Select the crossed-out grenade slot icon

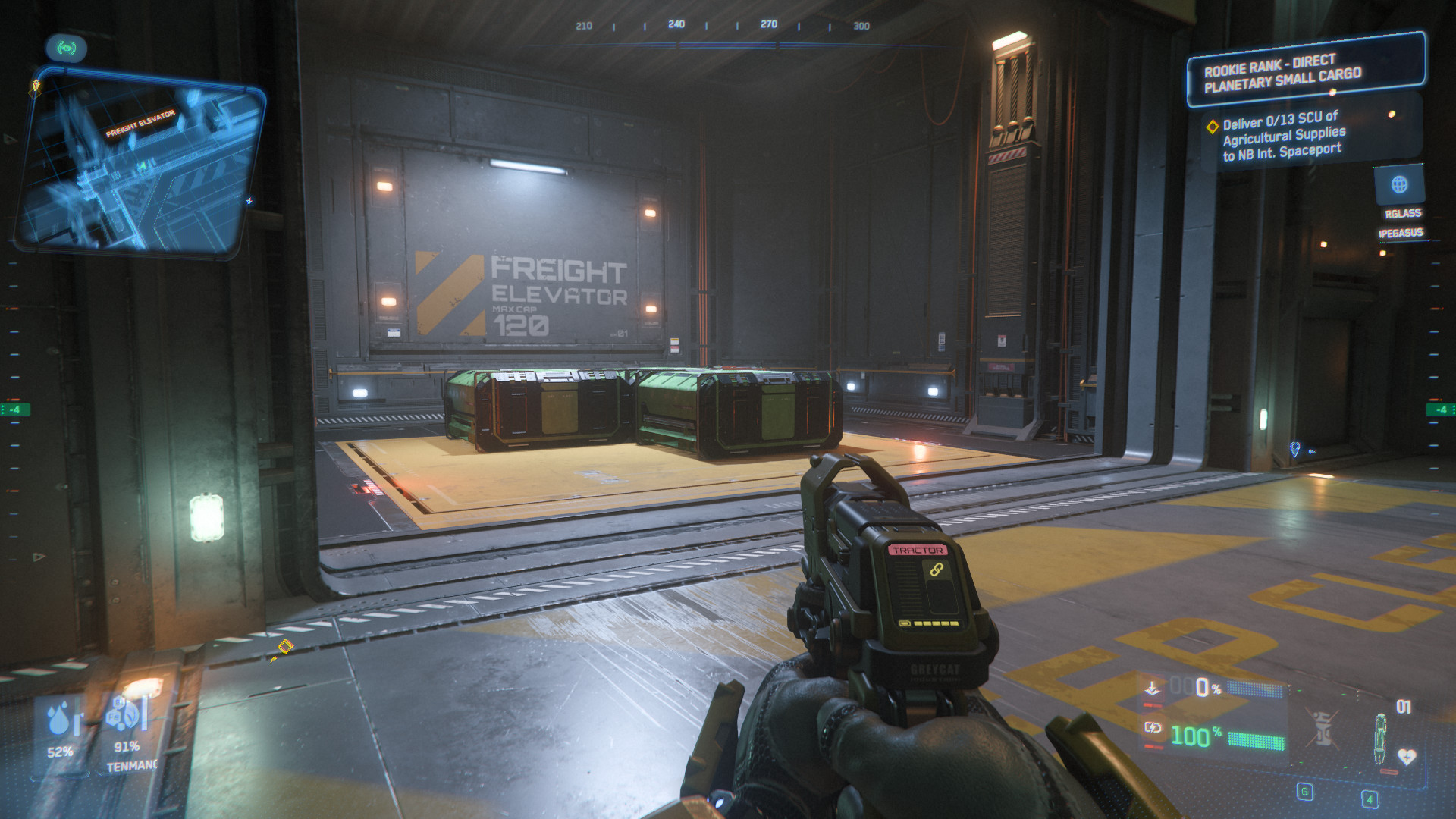click(x=1322, y=728)
